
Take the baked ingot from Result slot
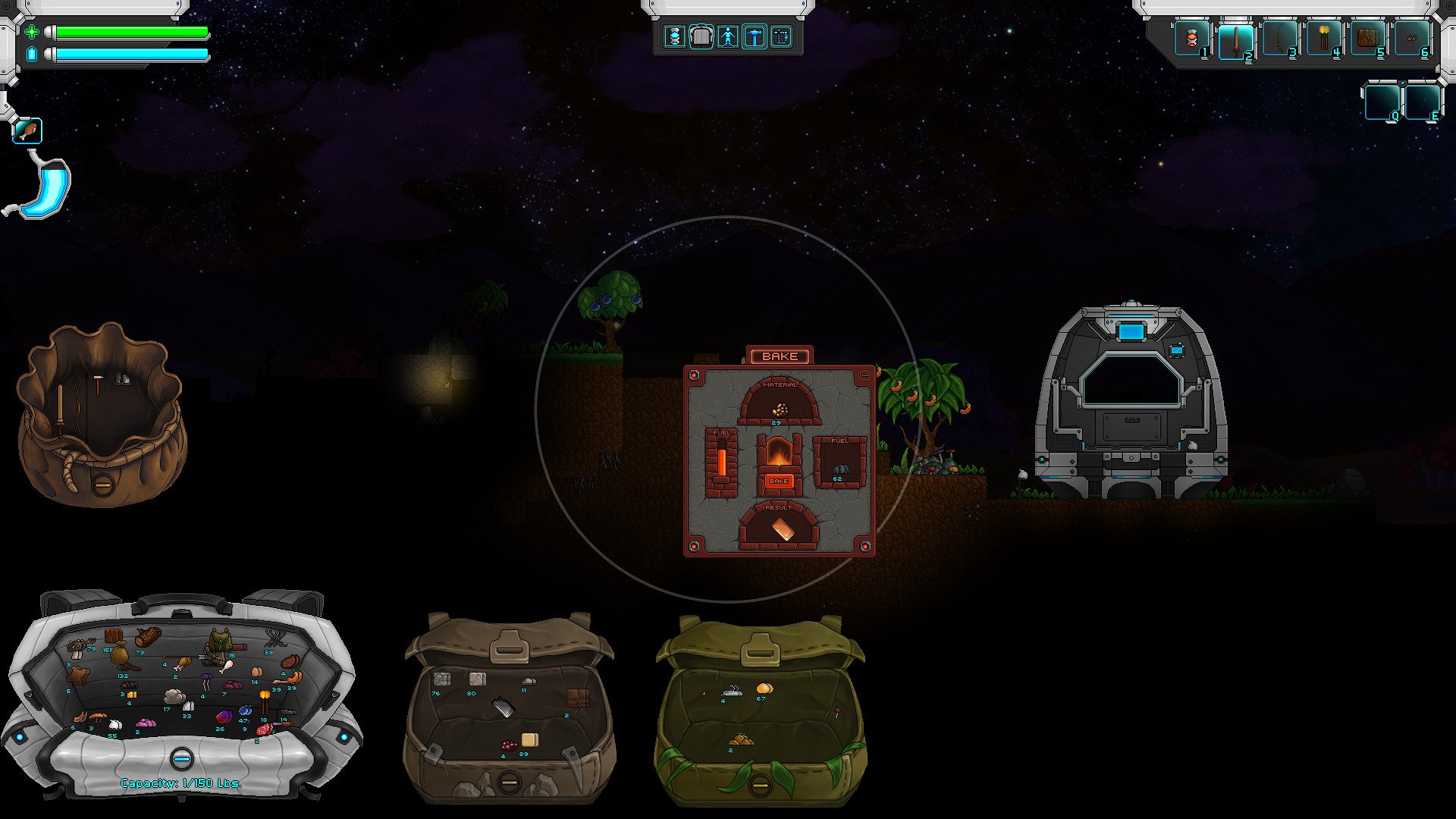click(x=781, y=529)
